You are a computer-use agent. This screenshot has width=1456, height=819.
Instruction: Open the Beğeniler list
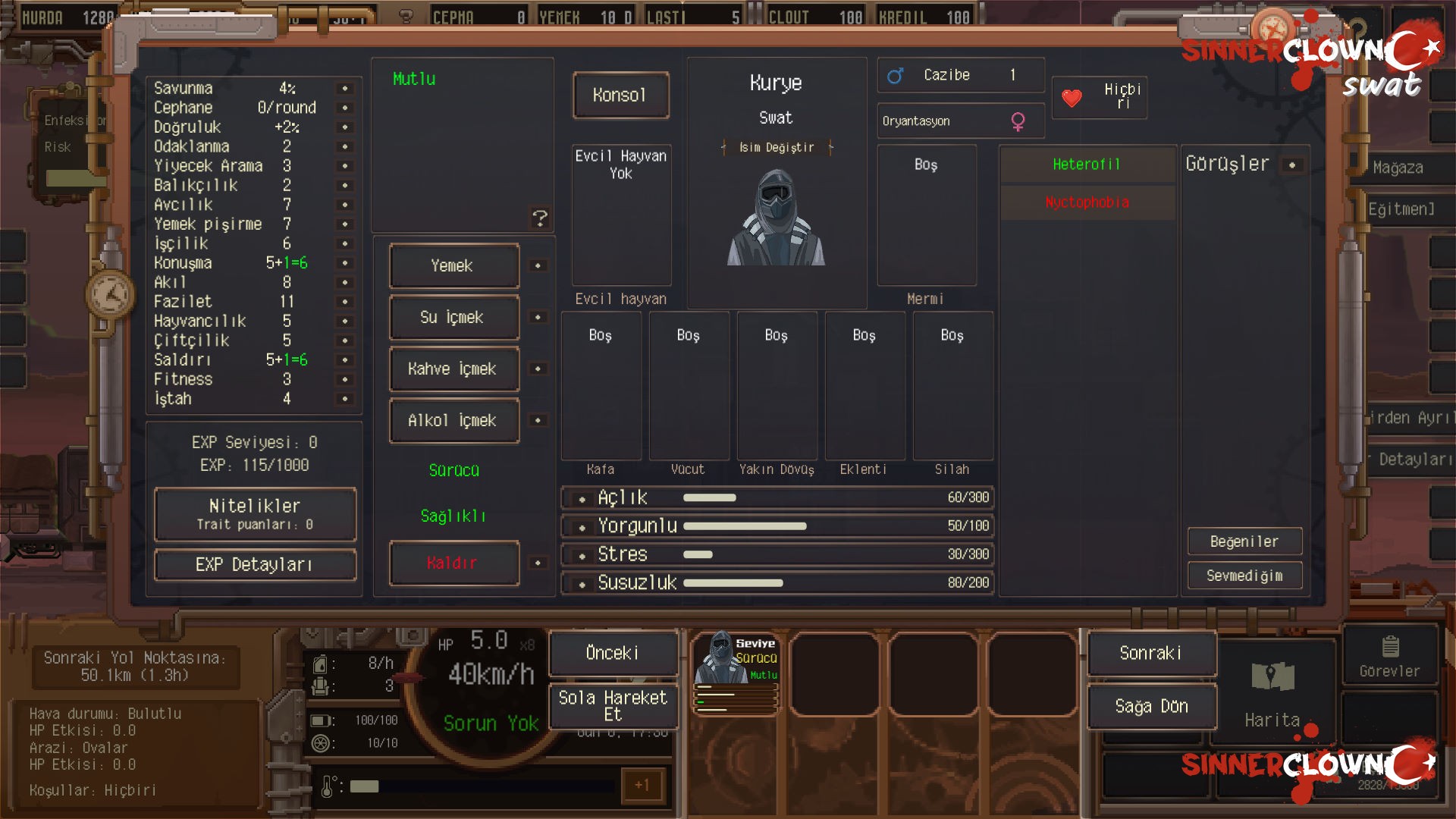(x=1244, y=541)
